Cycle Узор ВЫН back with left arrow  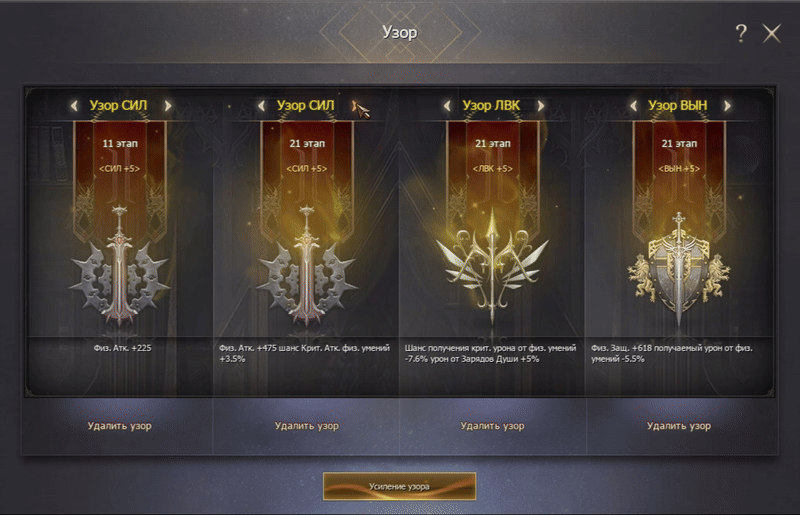(633, 104)
